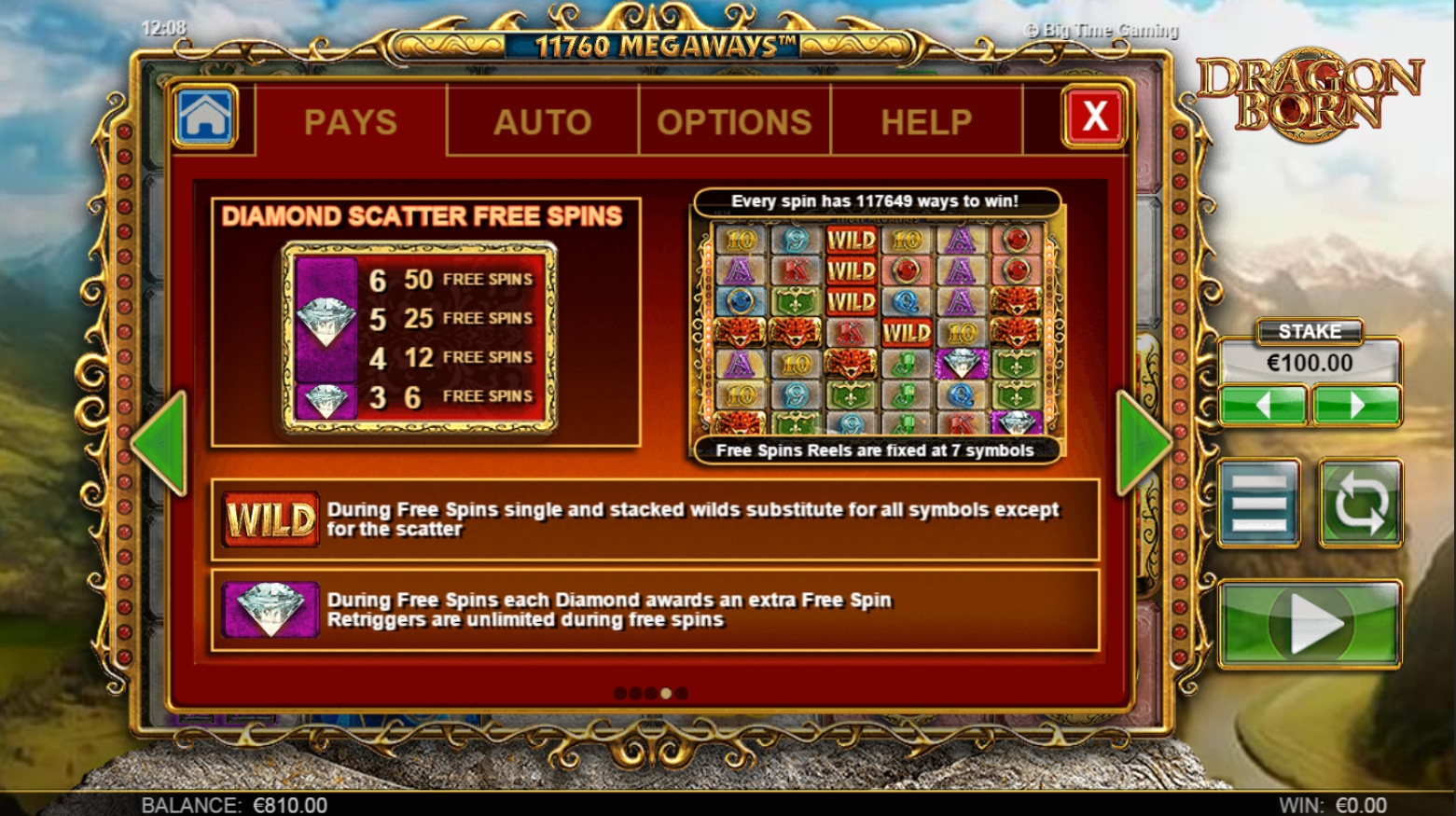Decrease the stake amount

(1263, 406)
